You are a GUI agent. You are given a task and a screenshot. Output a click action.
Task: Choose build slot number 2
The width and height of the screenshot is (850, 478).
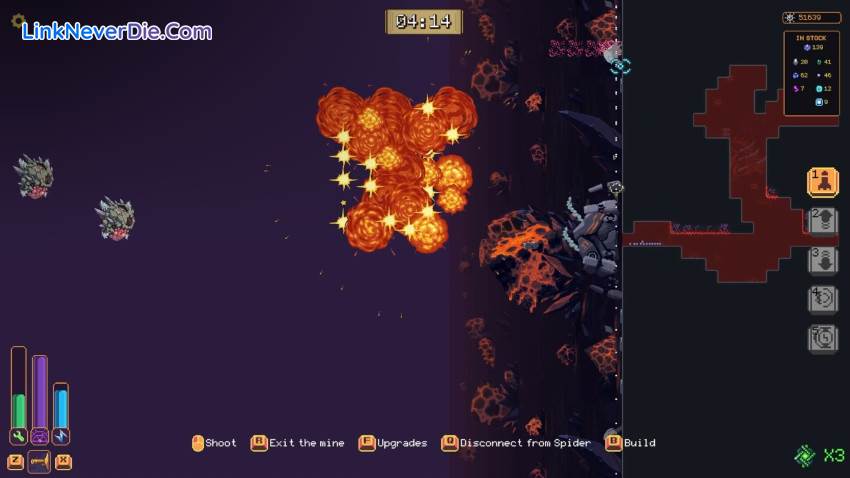point(822,221)
